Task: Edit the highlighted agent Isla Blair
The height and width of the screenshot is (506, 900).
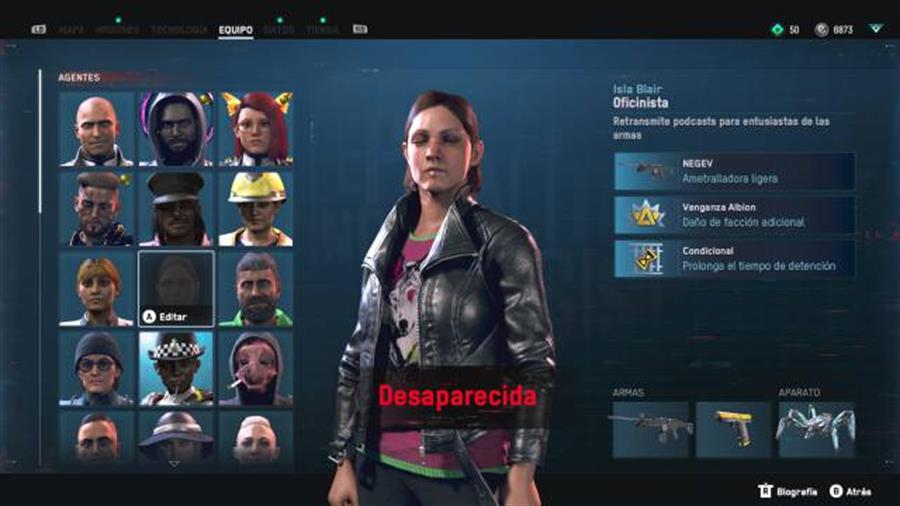Action: pyautogui.click(x=176, y=288)
